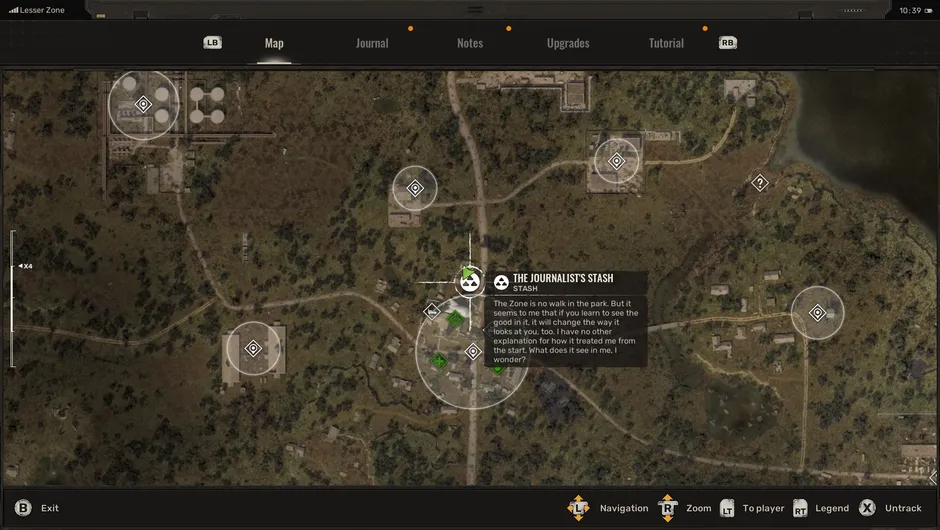Screen dimensions: 940x530
Task: Select the Journalist's Stash map marker
Action: [x=469, y=283]
